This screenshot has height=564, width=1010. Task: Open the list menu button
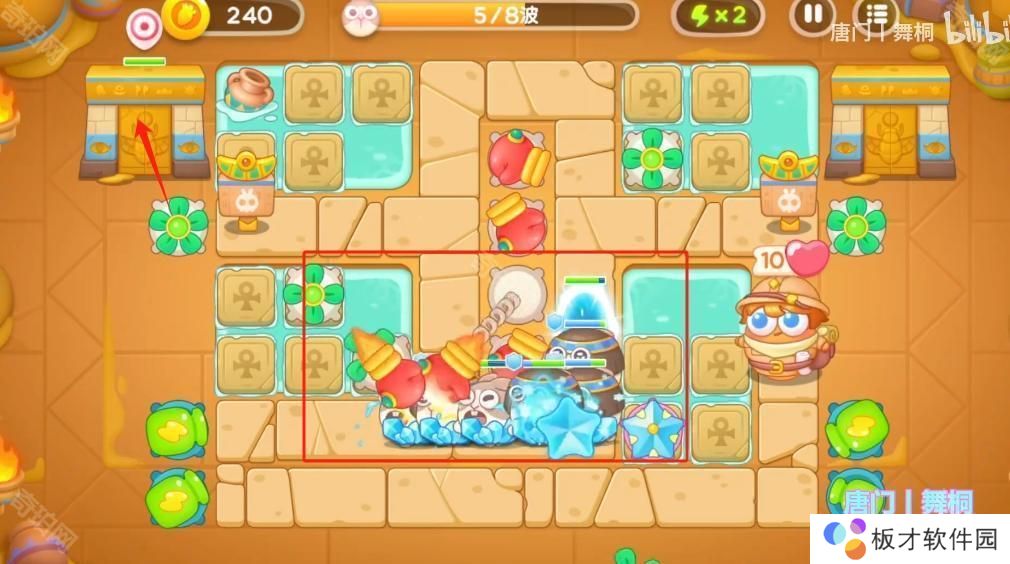point(877,14)
